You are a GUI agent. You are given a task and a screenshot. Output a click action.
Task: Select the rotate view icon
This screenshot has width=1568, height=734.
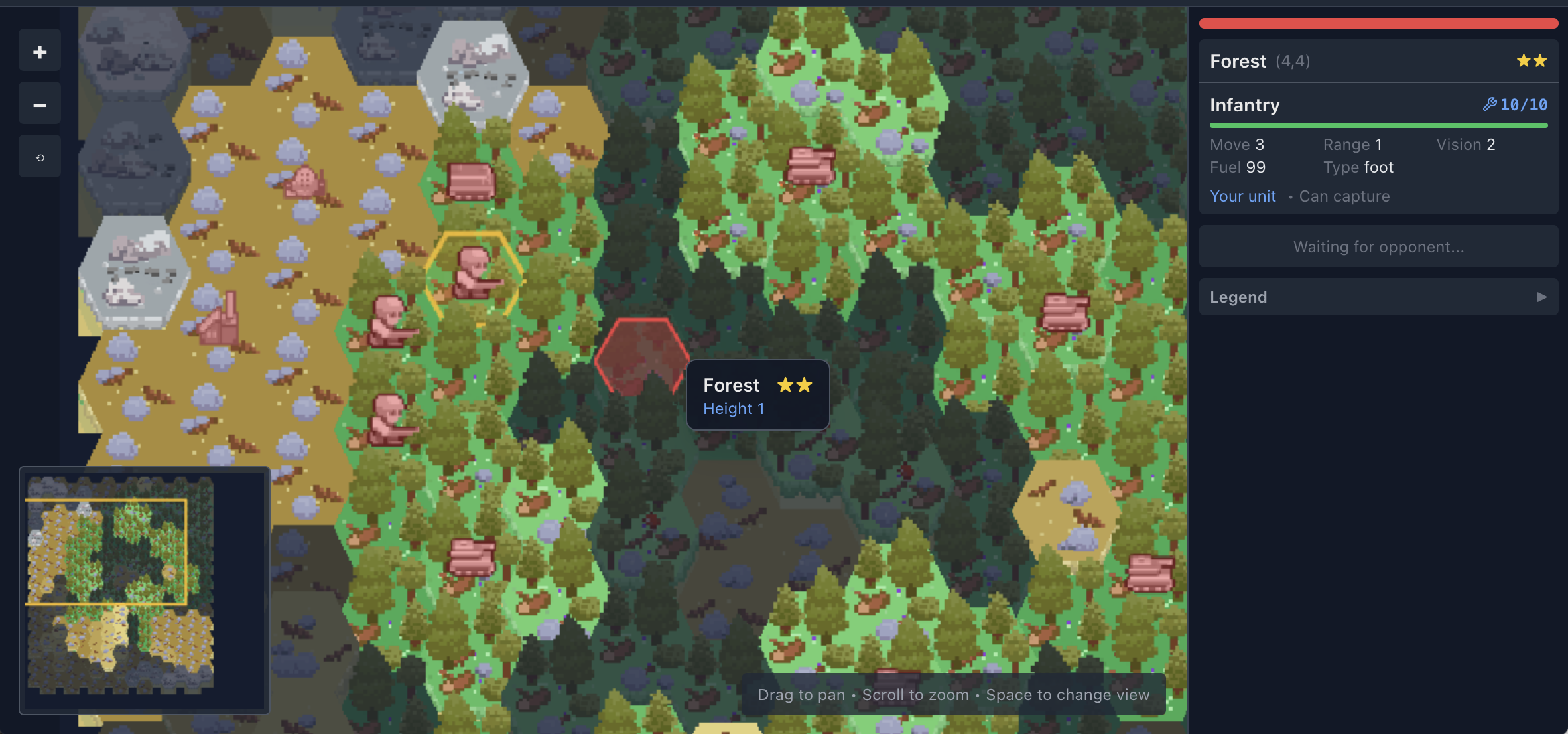tap(39, 156)
